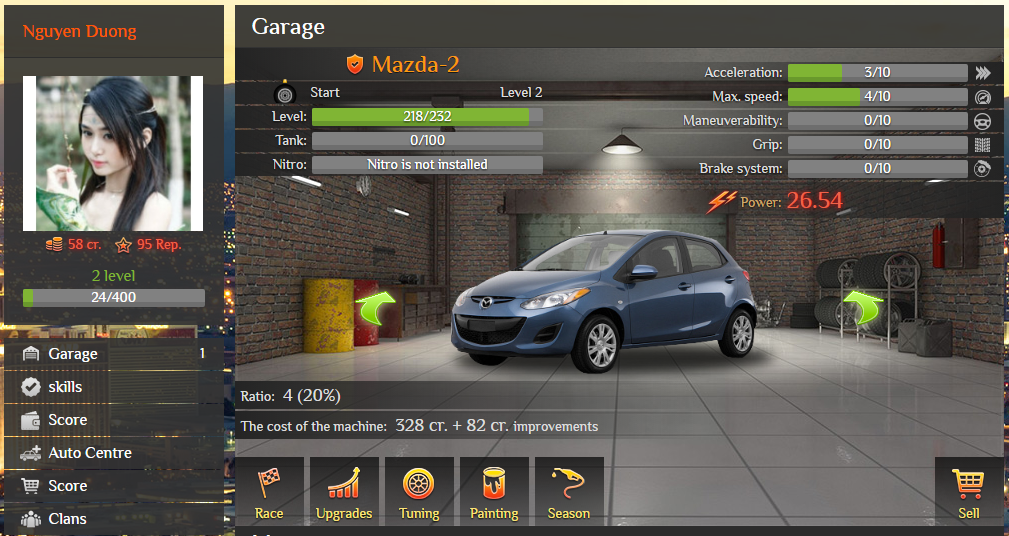
Task: Open the Clans menu entry
Action: click(x=67, y=519)
